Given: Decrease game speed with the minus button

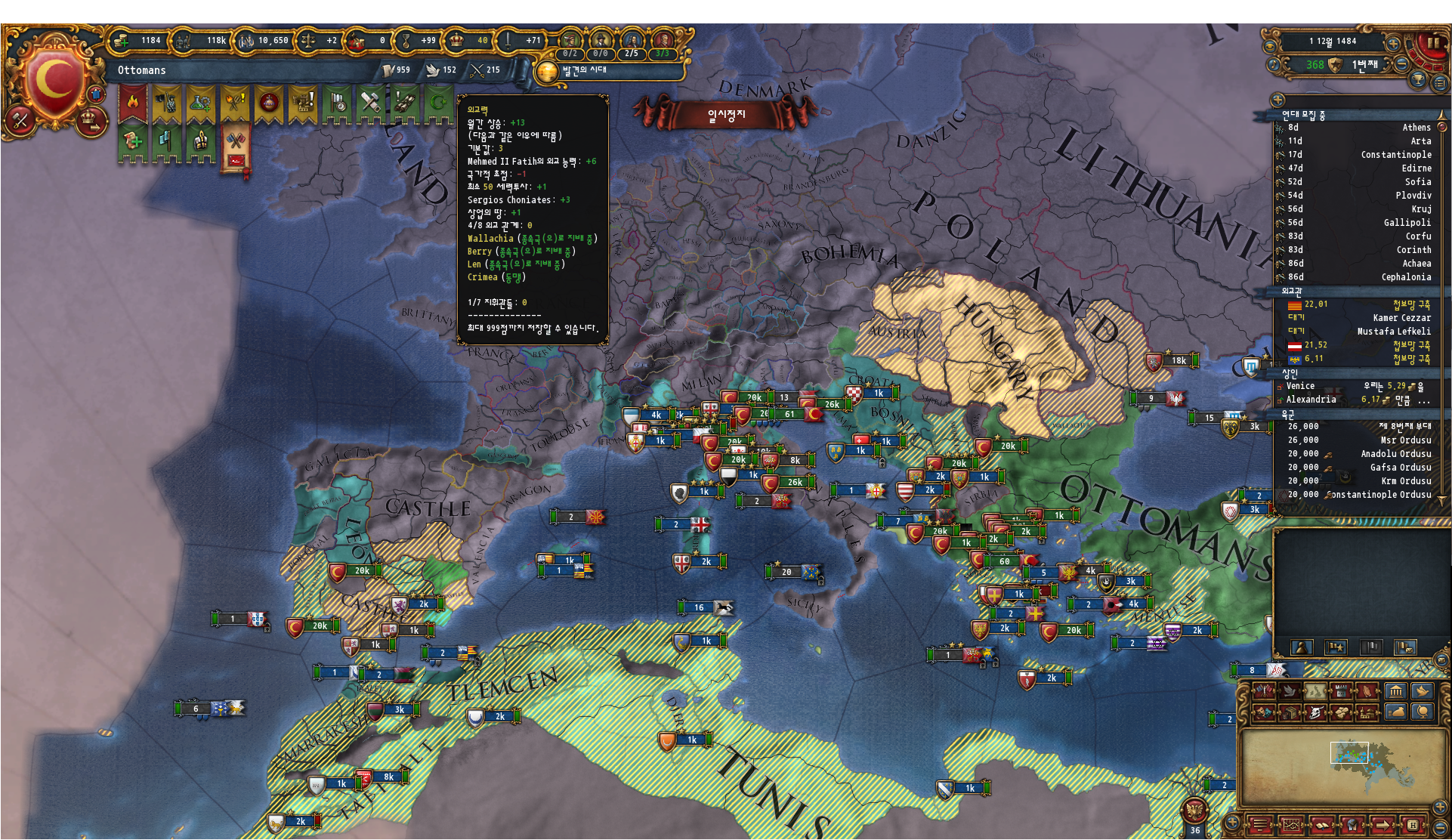Looking at the screenshot, I should click(x=1401, y=65).
